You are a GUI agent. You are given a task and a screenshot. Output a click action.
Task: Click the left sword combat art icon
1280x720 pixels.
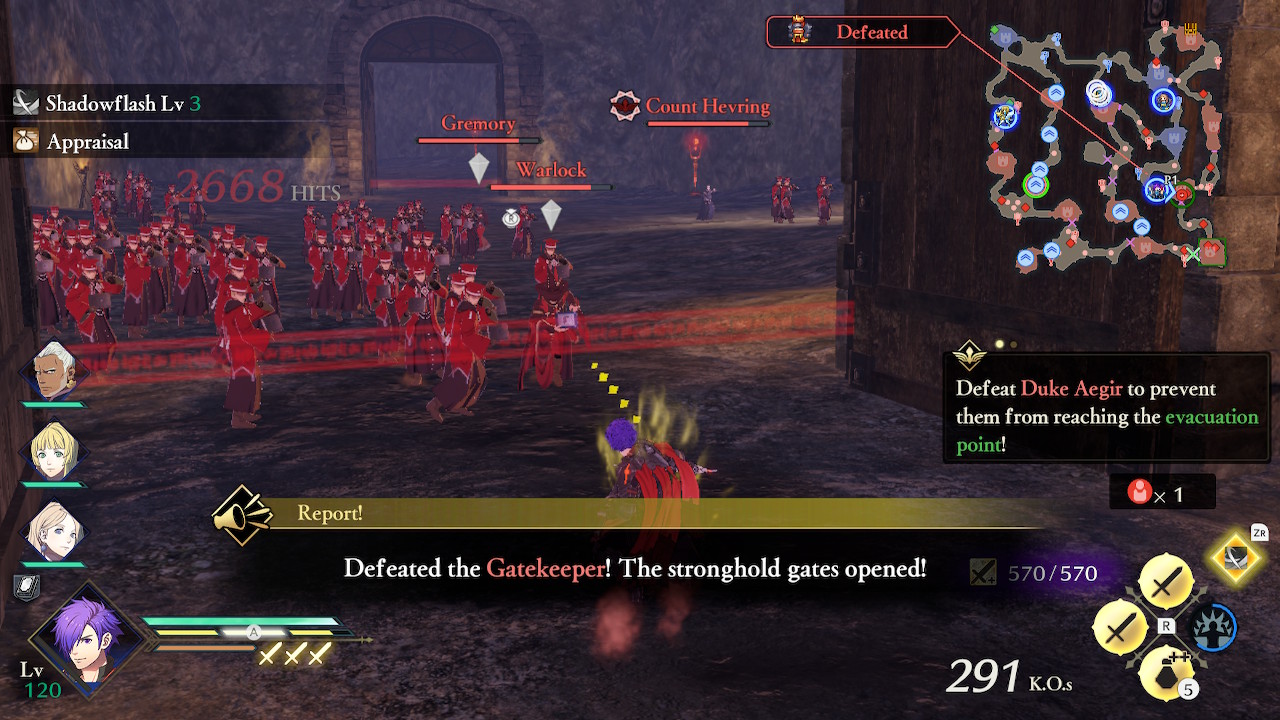pyautogui.click(x=1121, y=628)
